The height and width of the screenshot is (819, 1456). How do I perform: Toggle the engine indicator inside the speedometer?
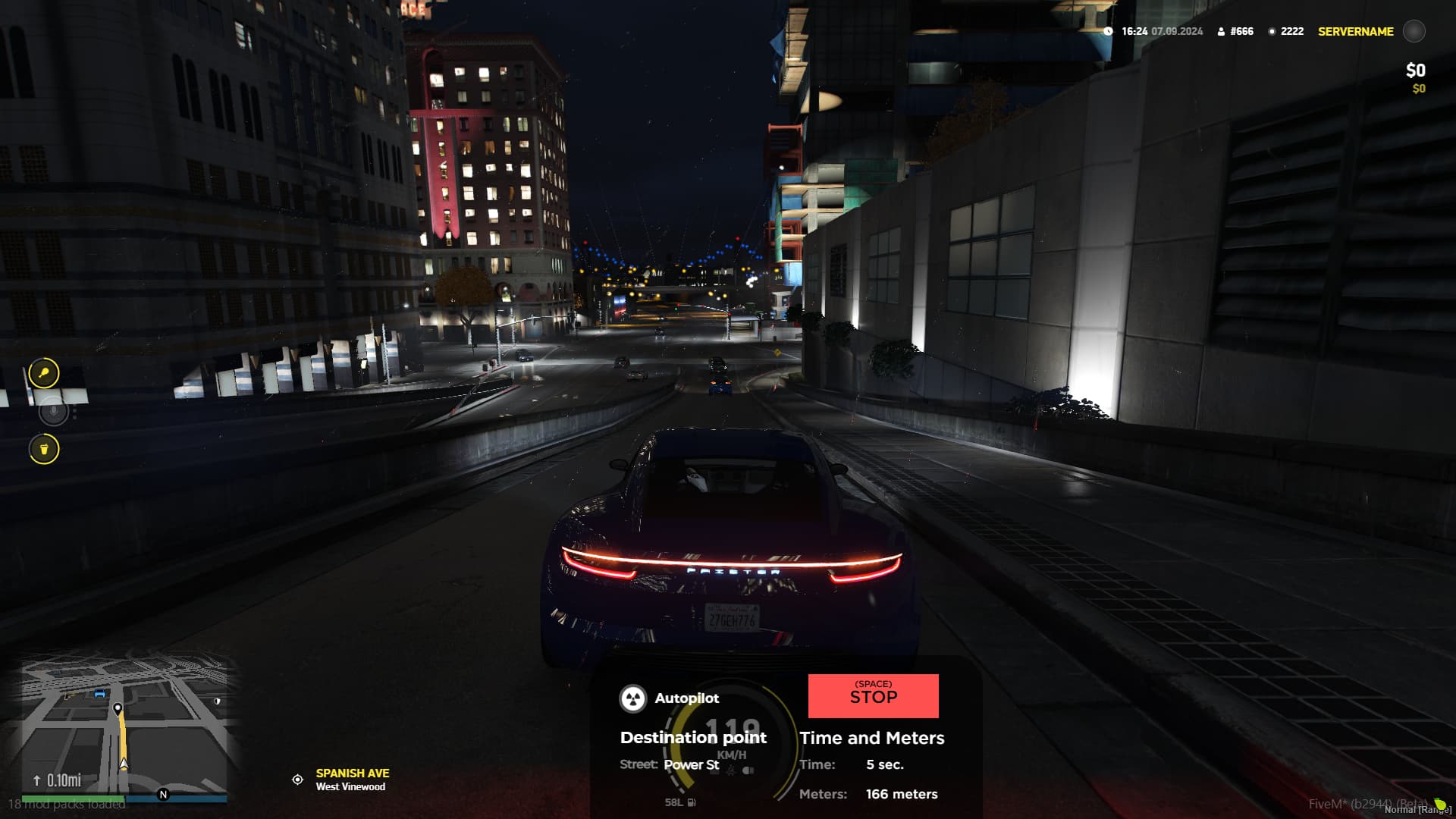click(x=714, y=773)
